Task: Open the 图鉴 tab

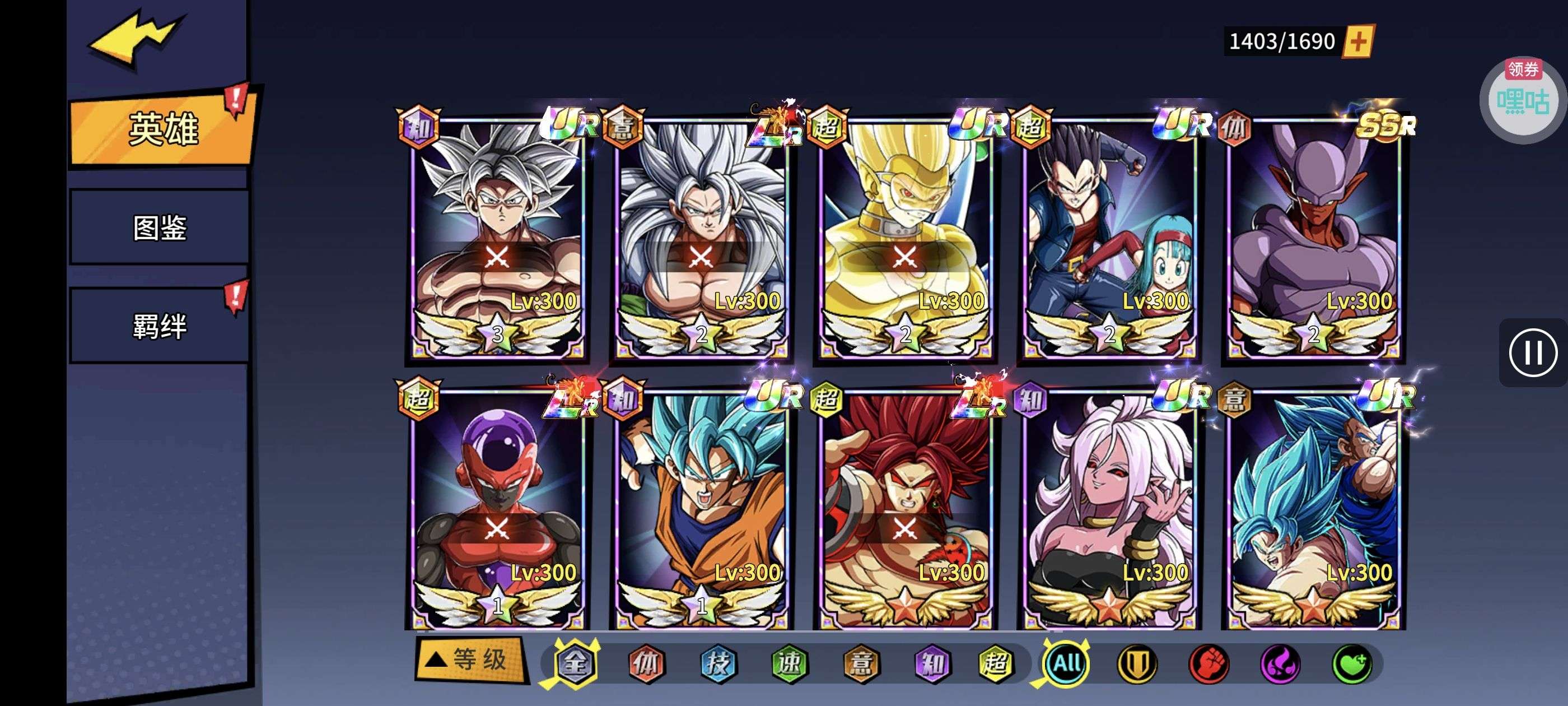Action: coord(160,228)
